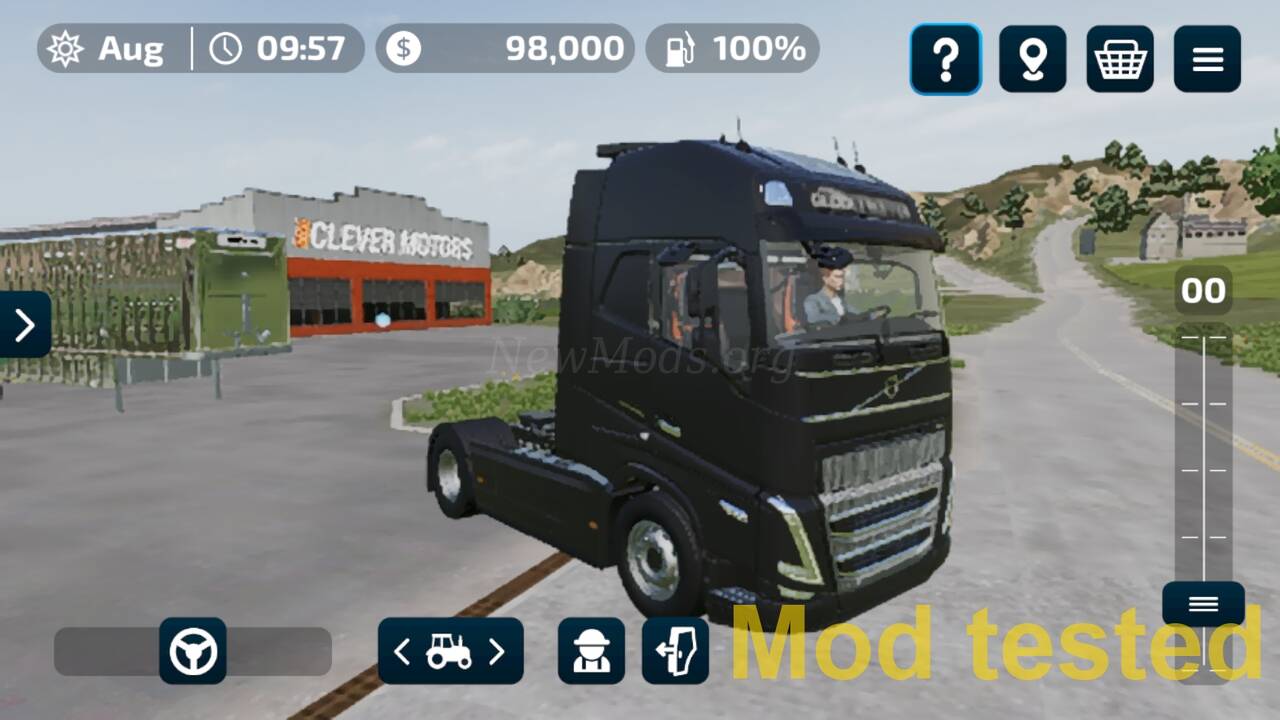This screenshot has width=1280, height=720.
Task: Toggle the Aug calendar season display
Action: coord(110,46)
